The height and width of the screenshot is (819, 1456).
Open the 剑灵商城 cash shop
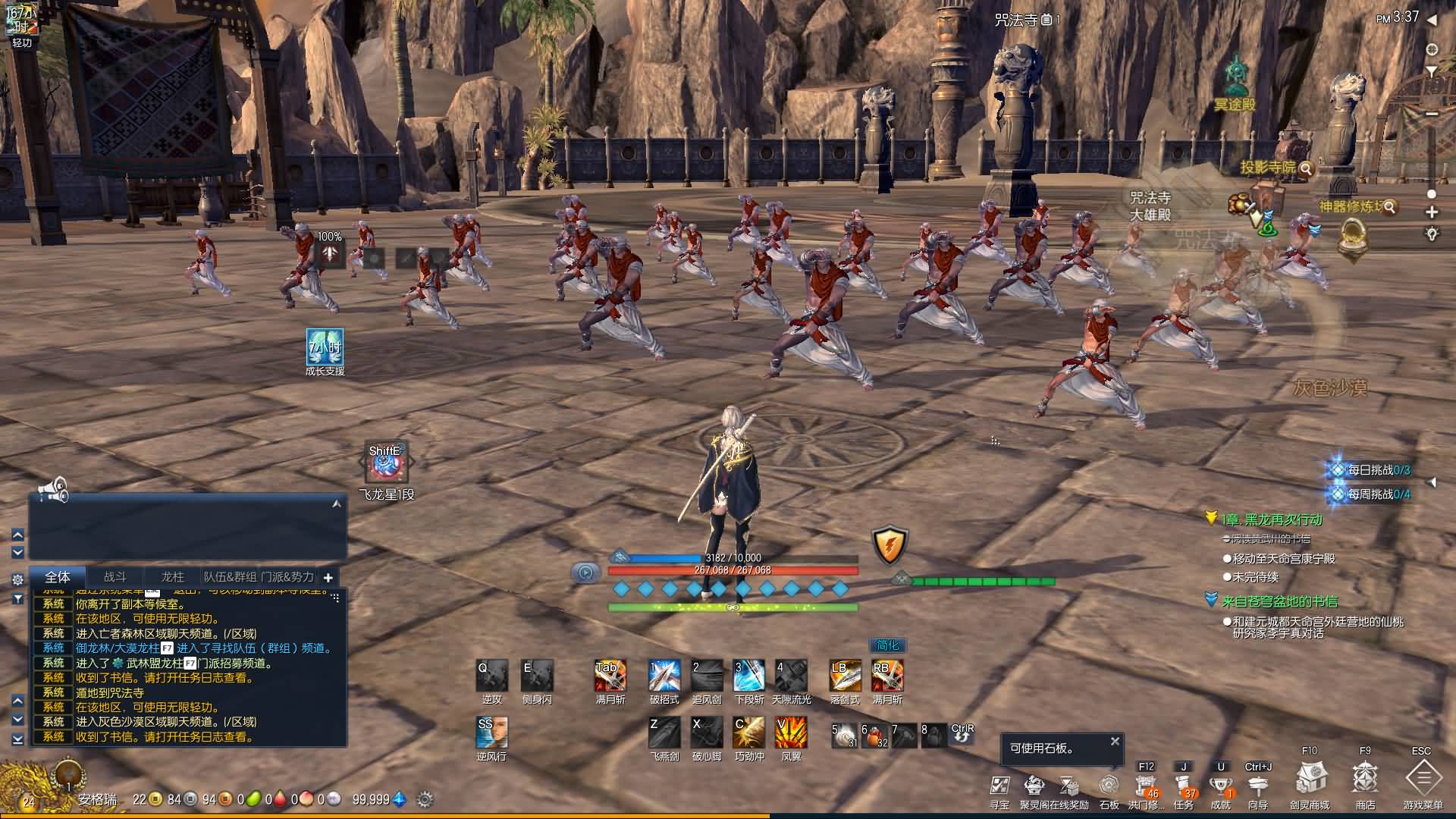(1310, 779)
